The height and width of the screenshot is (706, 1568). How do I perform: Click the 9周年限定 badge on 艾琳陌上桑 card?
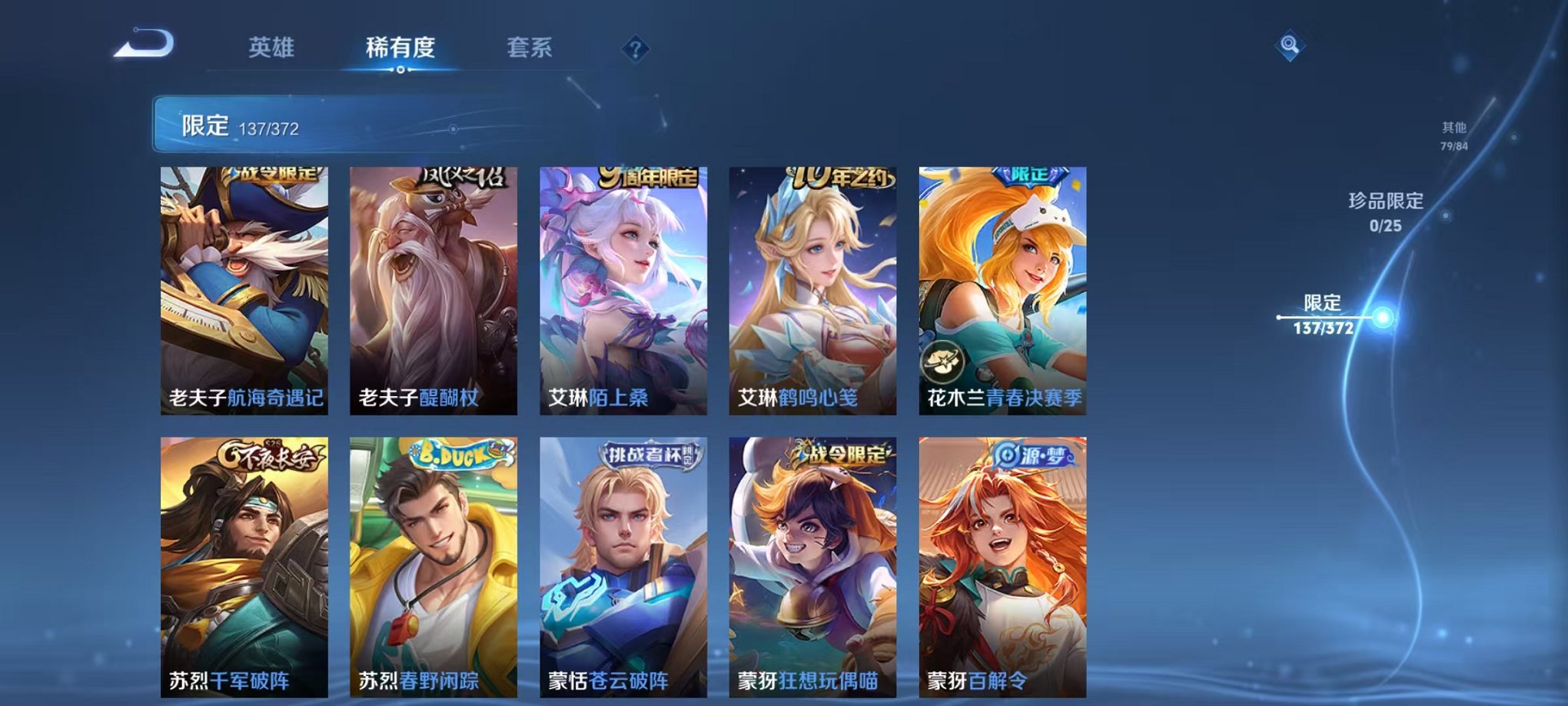(647, 178)
